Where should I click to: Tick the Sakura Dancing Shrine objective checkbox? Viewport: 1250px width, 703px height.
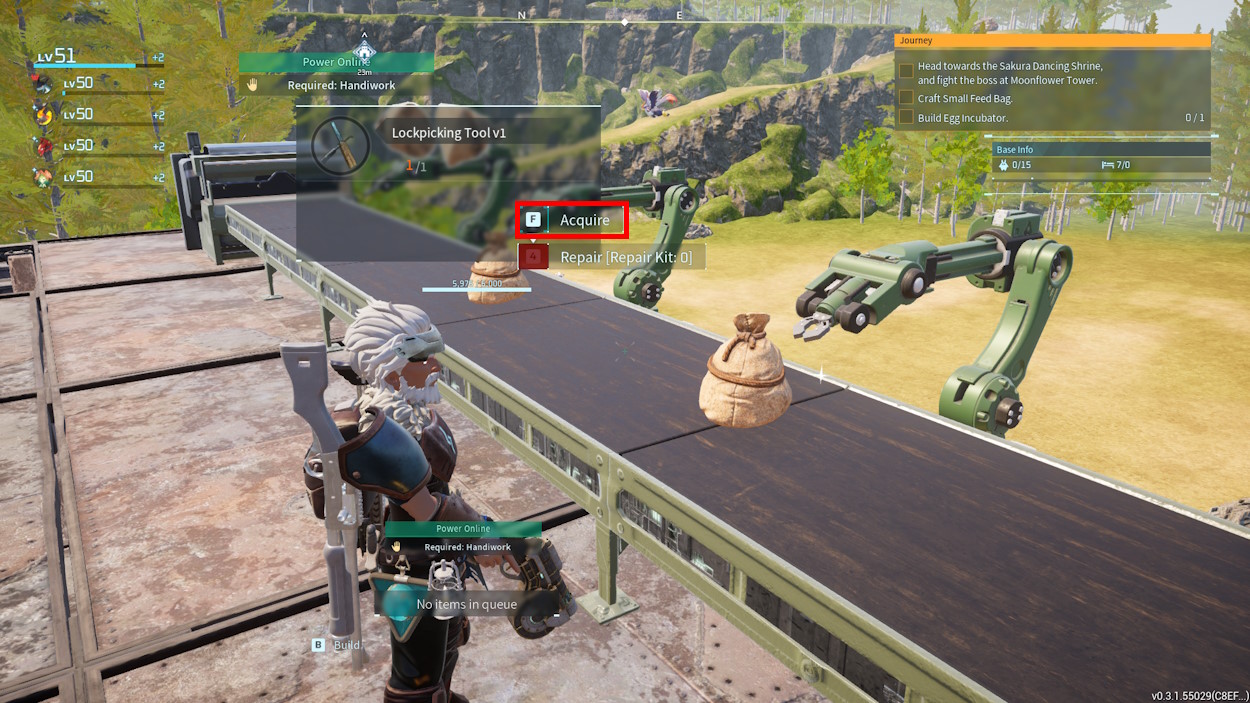pos(906,72)
